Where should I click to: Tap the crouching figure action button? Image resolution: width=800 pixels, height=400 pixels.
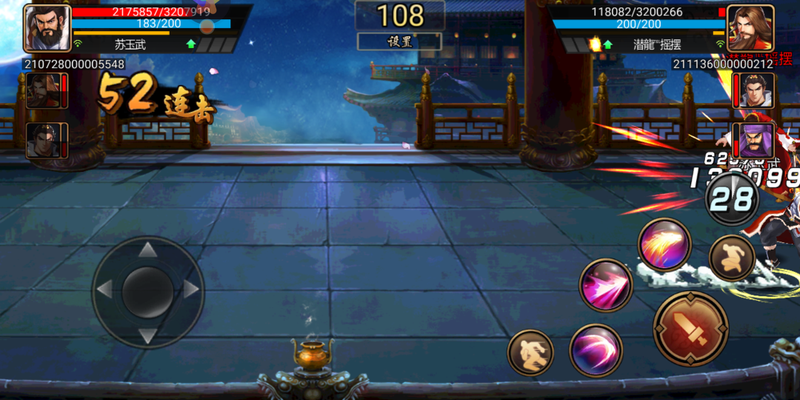tap(731, 259)
